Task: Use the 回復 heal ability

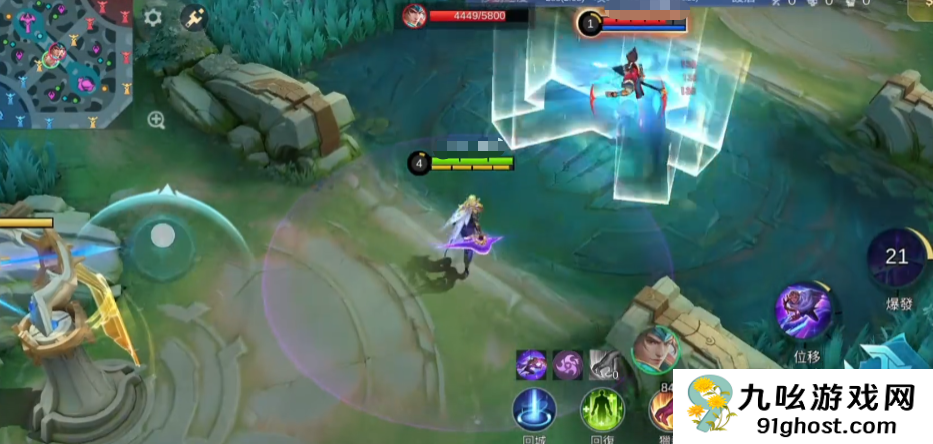Action: 601,410
